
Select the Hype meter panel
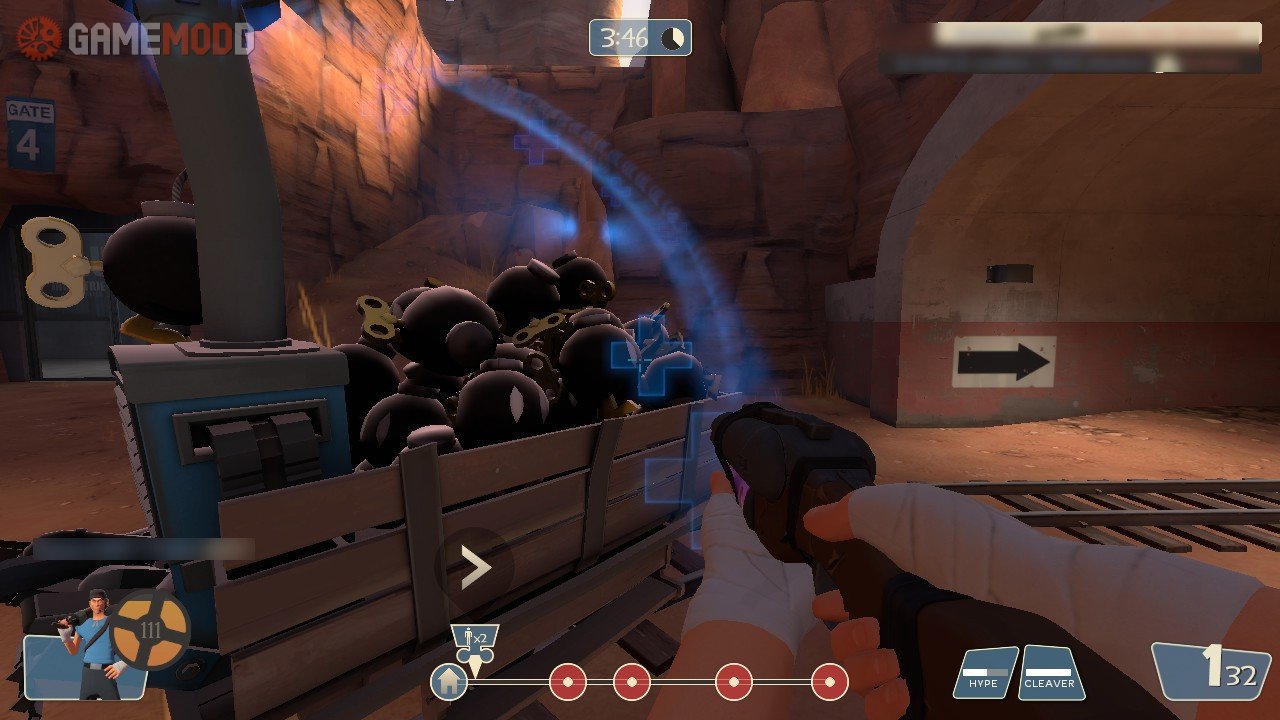pyautogui.click(x=984, y=673)
